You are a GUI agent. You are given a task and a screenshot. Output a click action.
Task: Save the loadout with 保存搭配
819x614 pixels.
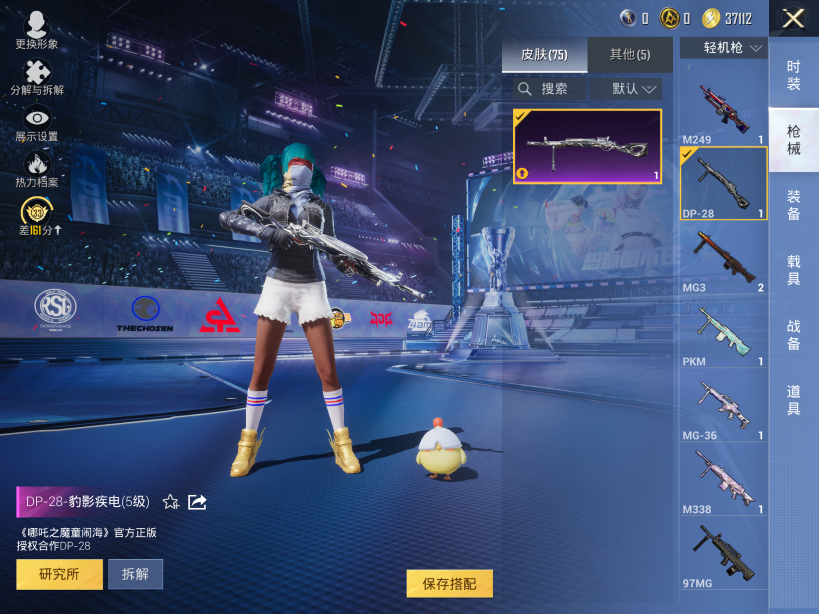[x=449, y=583]
